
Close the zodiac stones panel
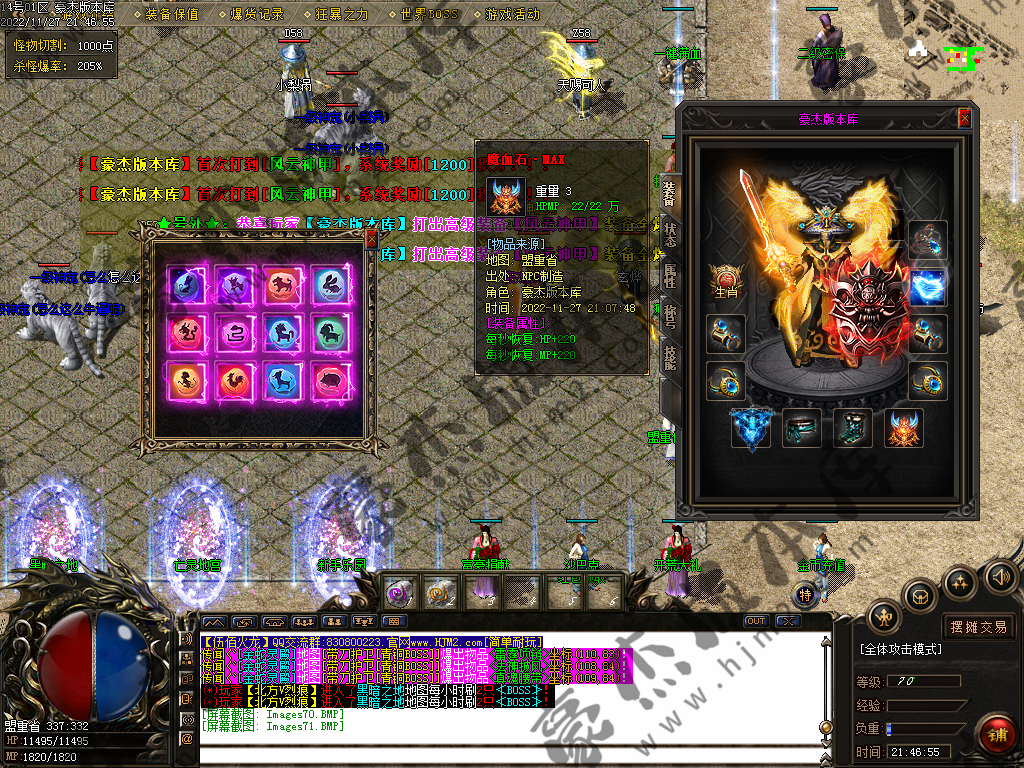click(x=371, y=239)
